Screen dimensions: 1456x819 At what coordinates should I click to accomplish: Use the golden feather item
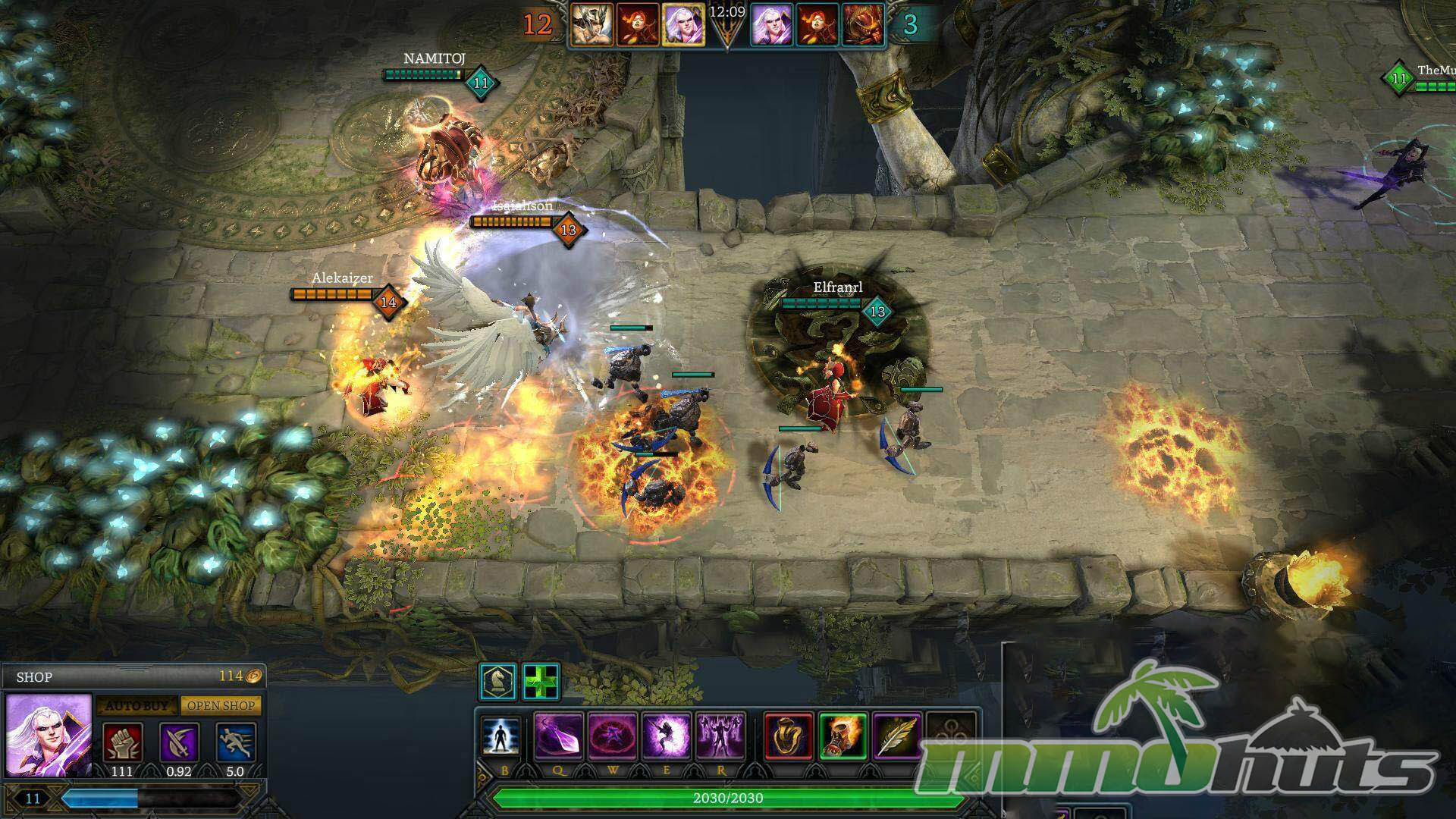pos(897,736)
